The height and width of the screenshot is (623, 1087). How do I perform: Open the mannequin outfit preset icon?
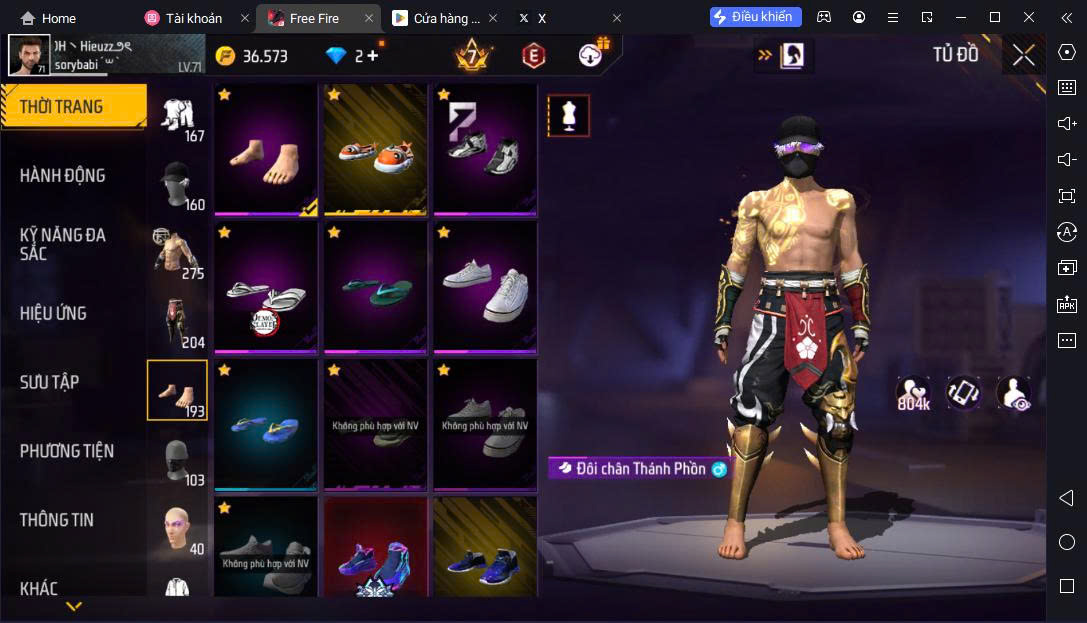click(x=568, y=116)
